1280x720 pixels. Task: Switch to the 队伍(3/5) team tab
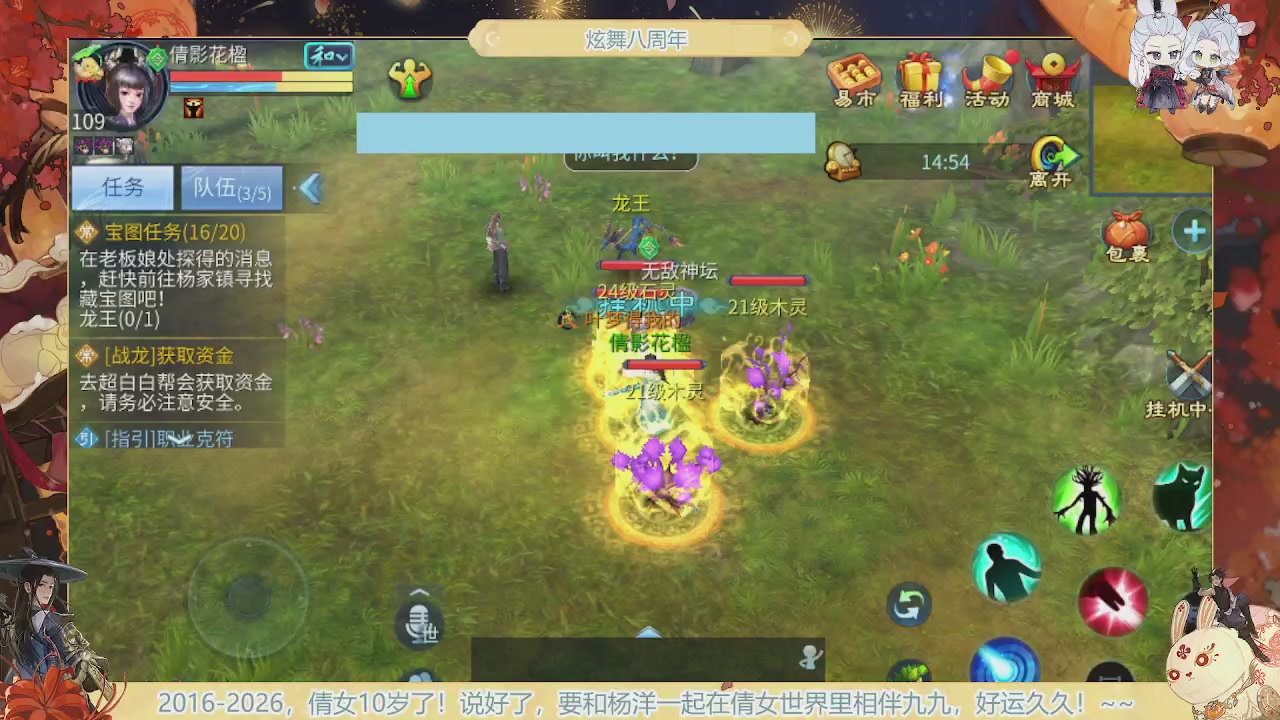pyautogui.click(x=231, y=188)
